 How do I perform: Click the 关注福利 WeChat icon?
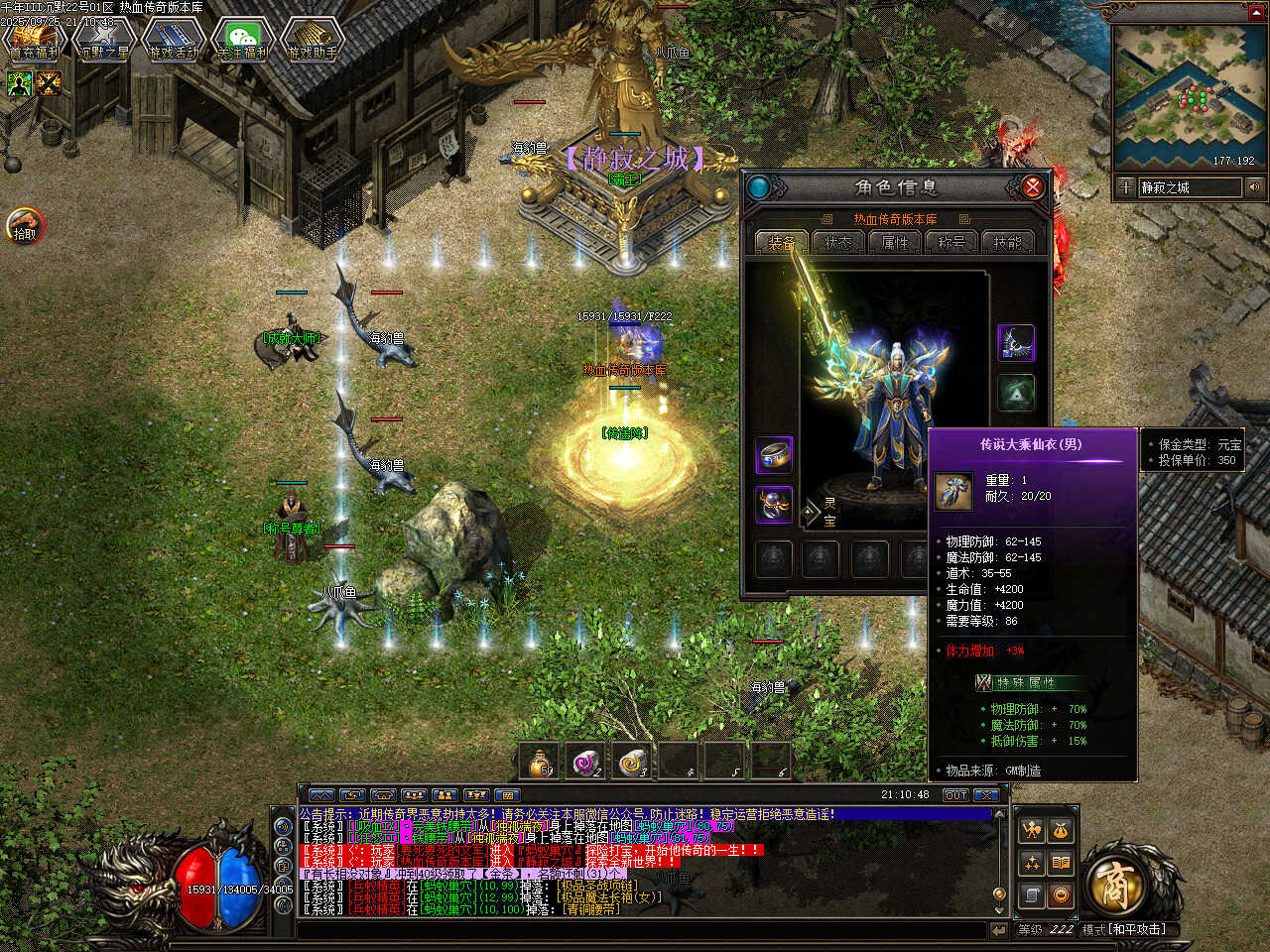(x=243, y=41)
